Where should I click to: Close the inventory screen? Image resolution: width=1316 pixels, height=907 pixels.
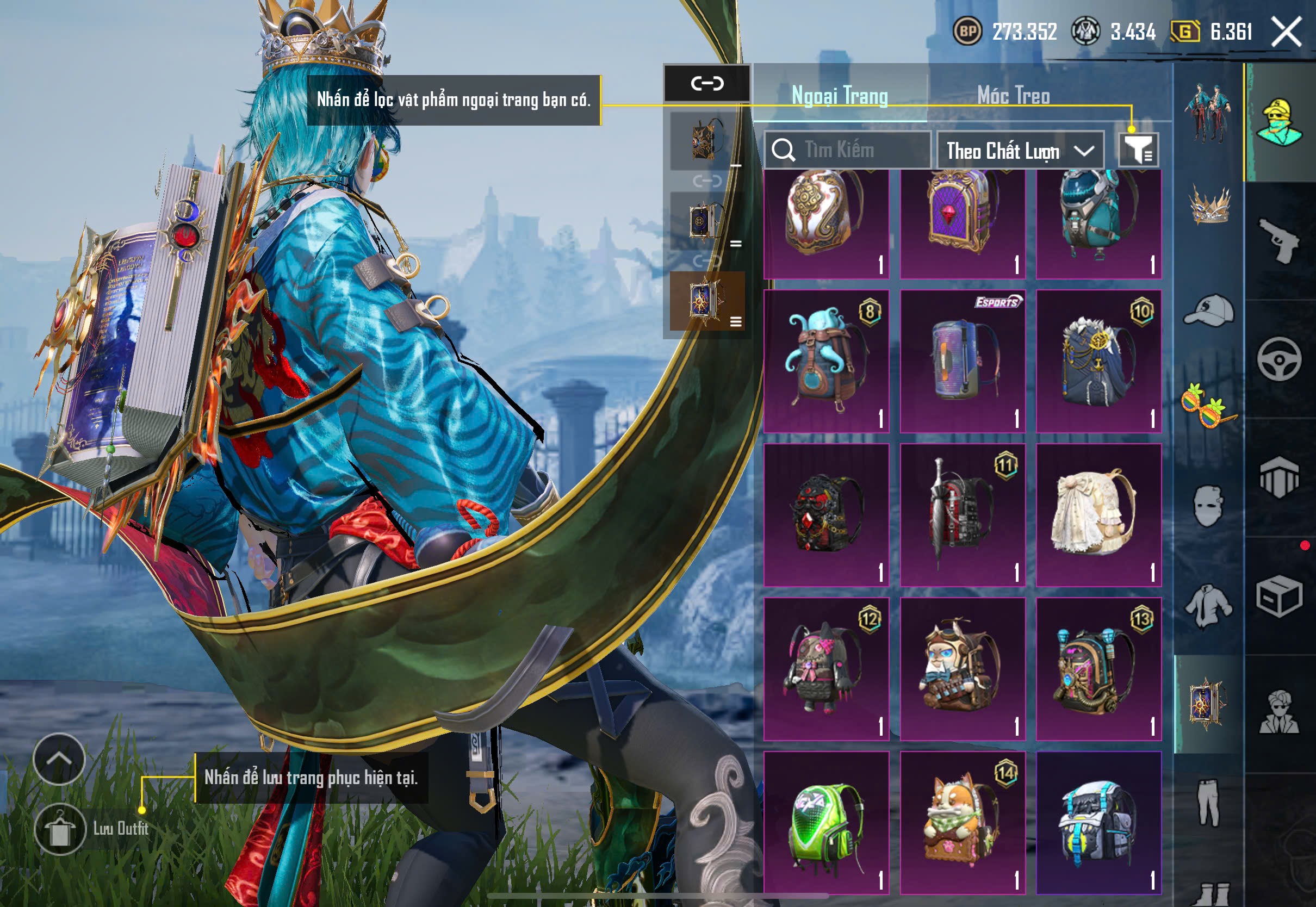1286,31
